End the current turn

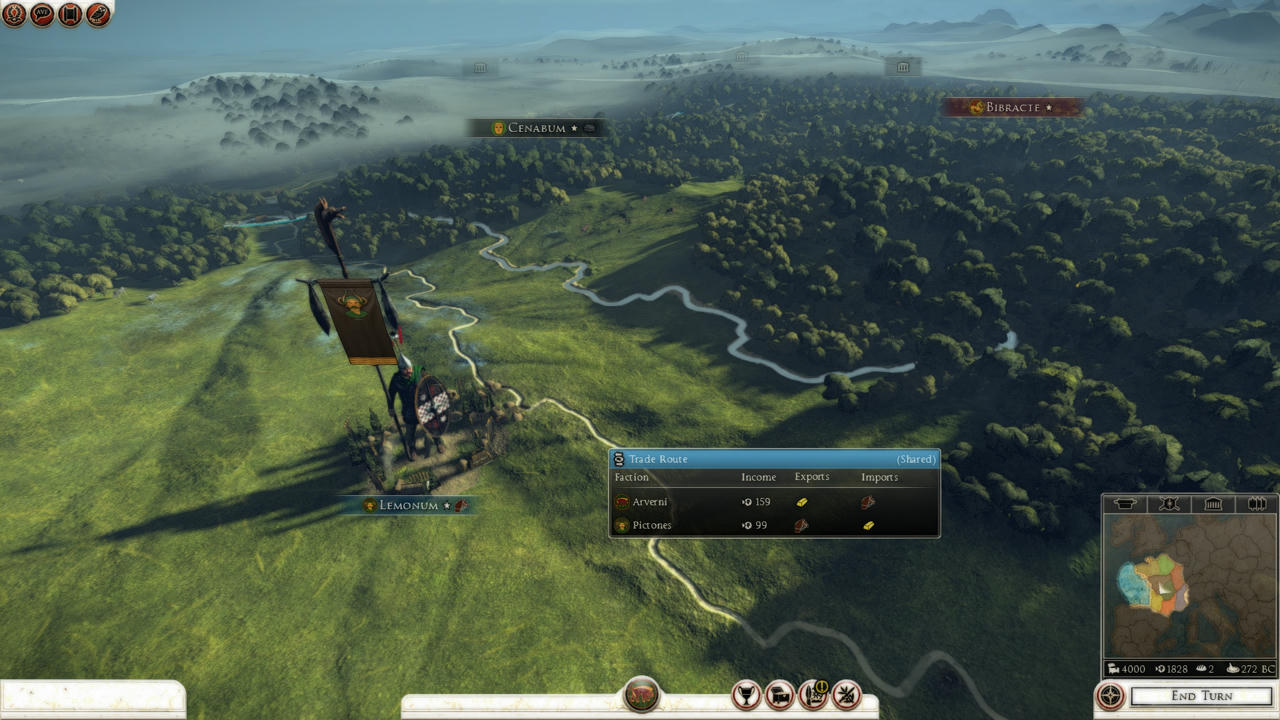coord(1201,696)
